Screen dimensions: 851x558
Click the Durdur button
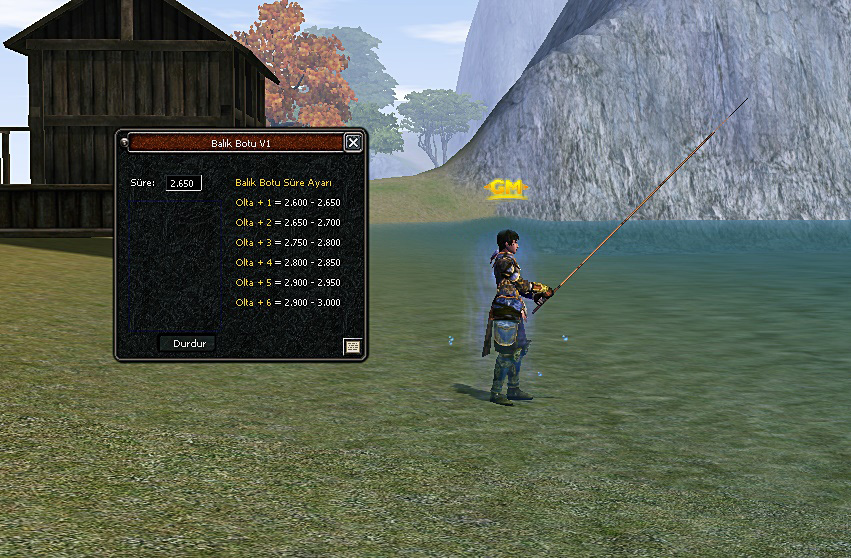point(188,343)
